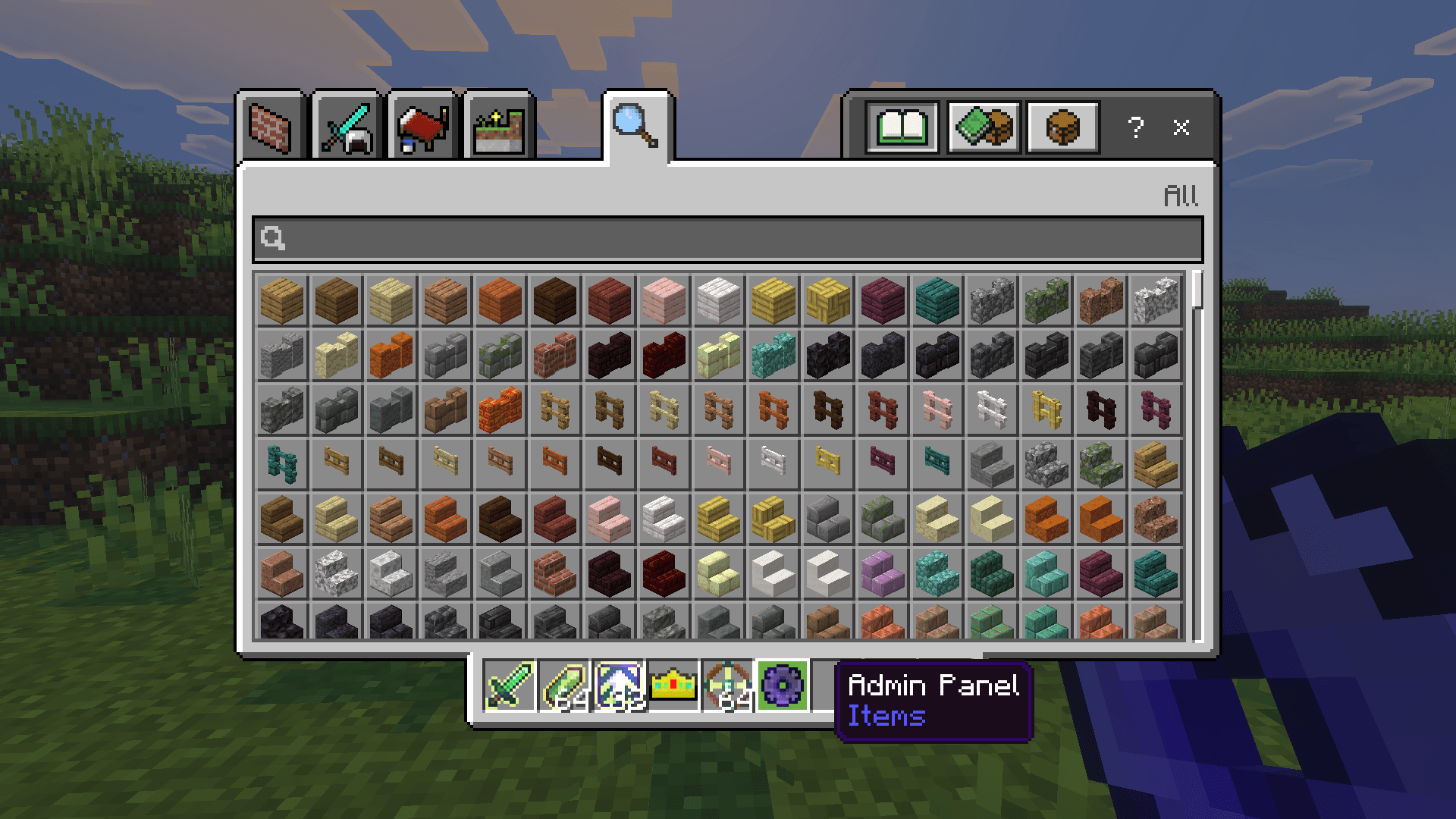The height and width of the screenshot is (819, 1456).
Task: Click the crafting table icon at top right
Action: [x=1062, y=127]
